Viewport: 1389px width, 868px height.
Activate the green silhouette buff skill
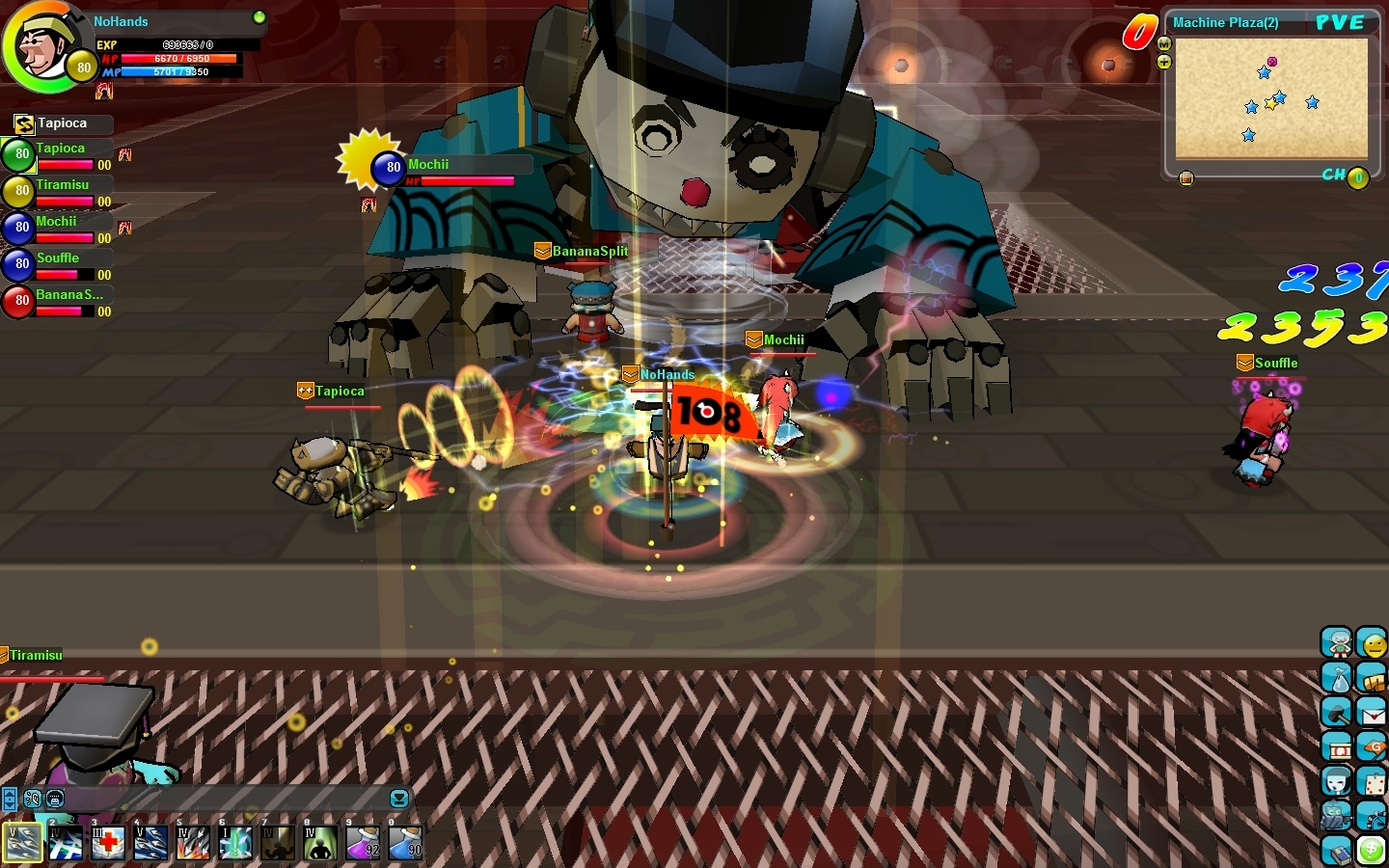[x=320, y=843]
